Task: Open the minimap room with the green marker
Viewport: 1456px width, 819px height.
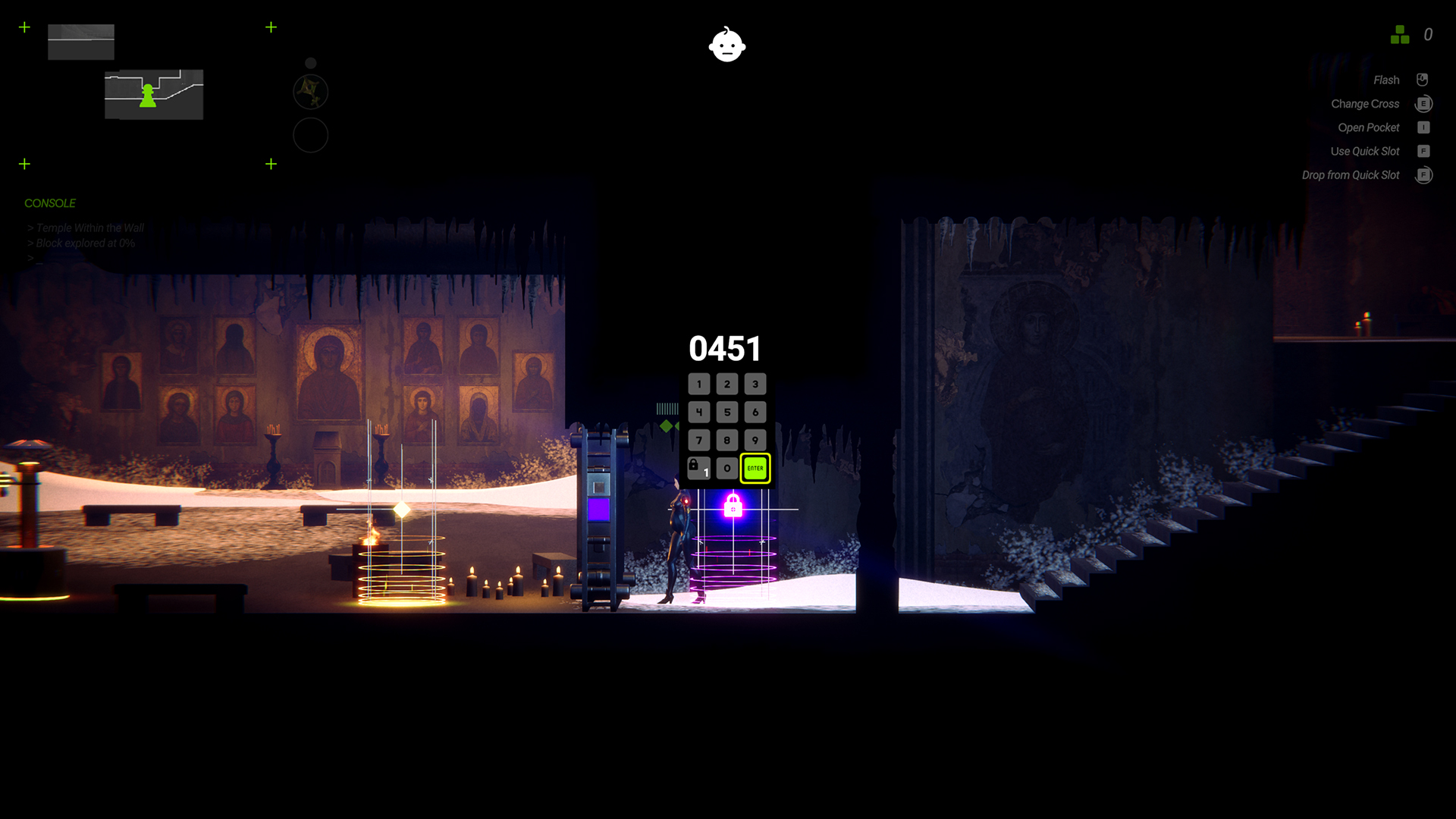Action: [x=154, y=95]
